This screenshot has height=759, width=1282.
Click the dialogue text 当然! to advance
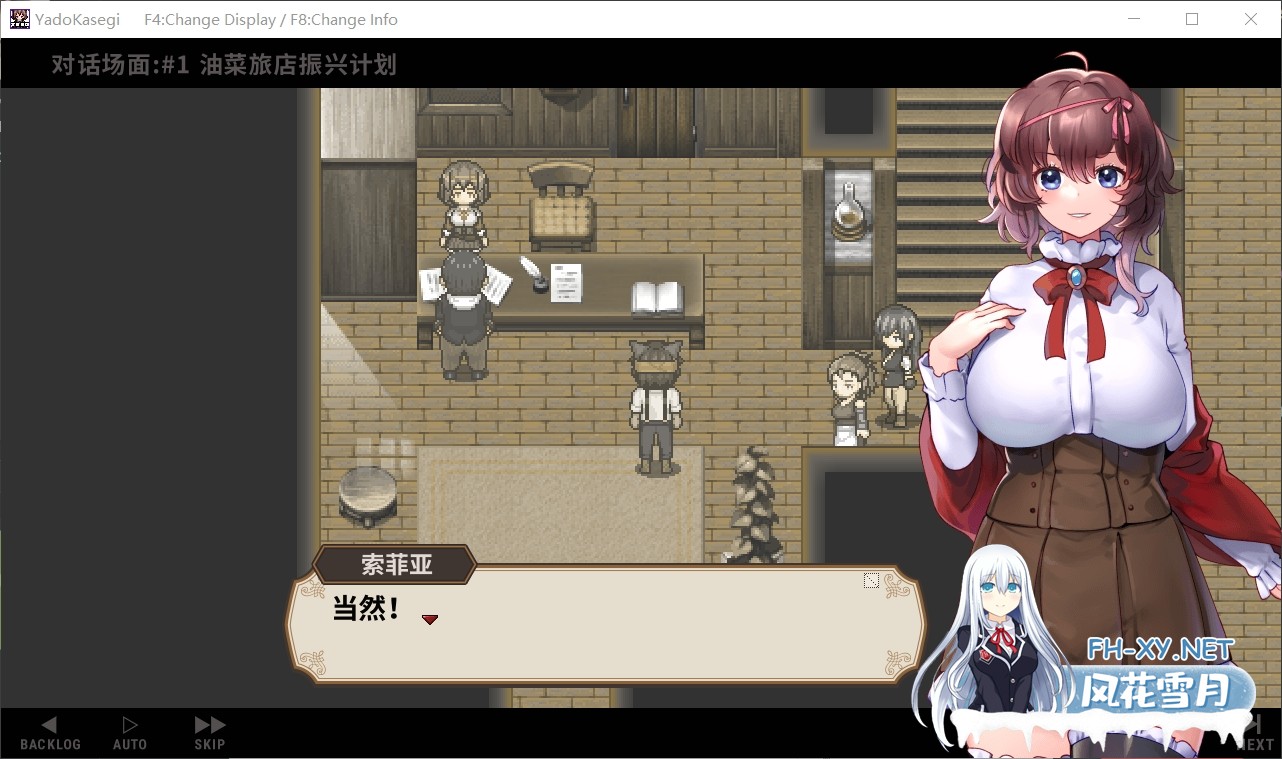click(364, 610)
